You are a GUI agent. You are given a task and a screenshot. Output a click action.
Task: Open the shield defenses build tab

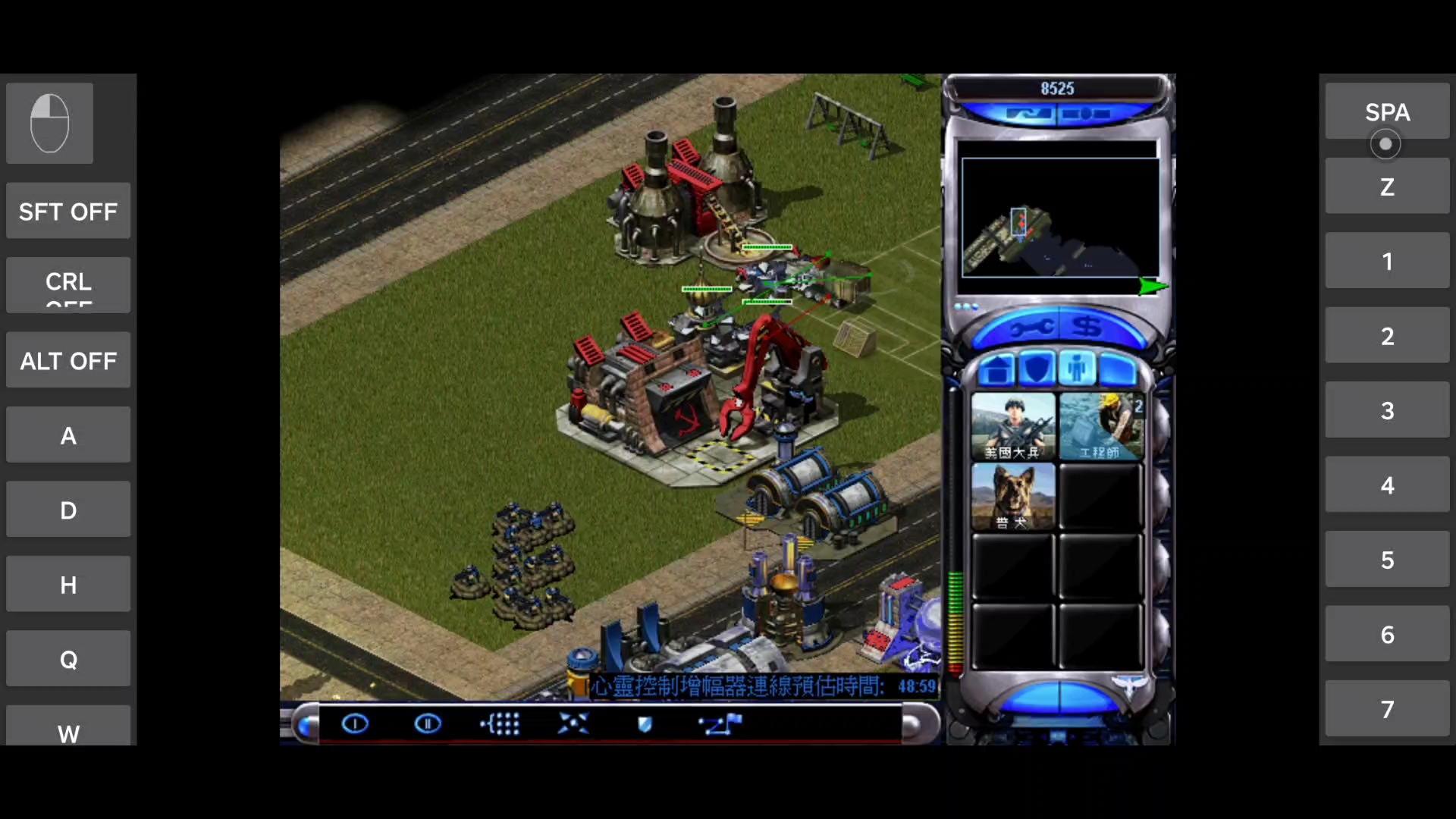point(1037,369)
